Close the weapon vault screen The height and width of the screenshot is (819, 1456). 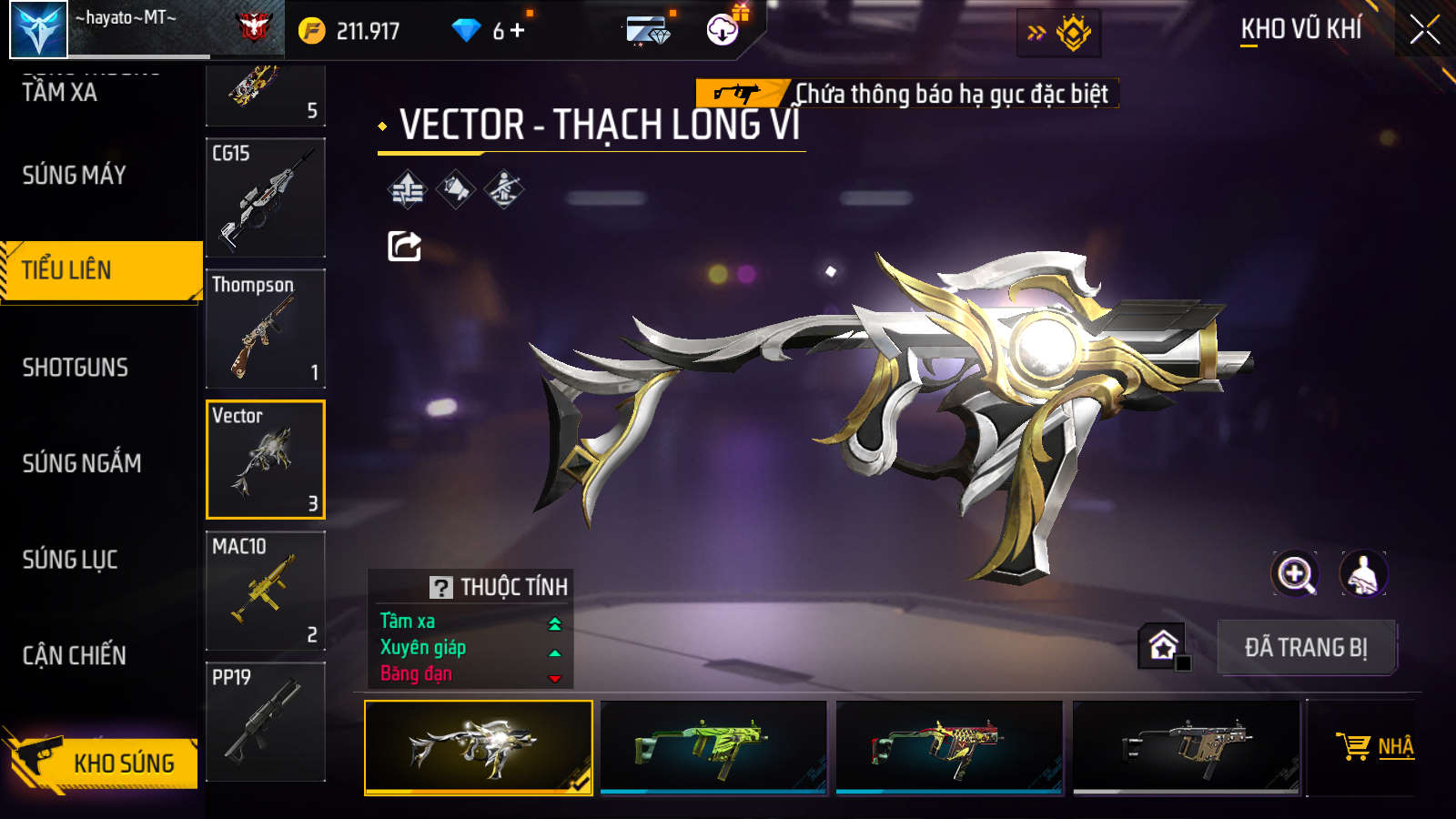click(1424, 30)
